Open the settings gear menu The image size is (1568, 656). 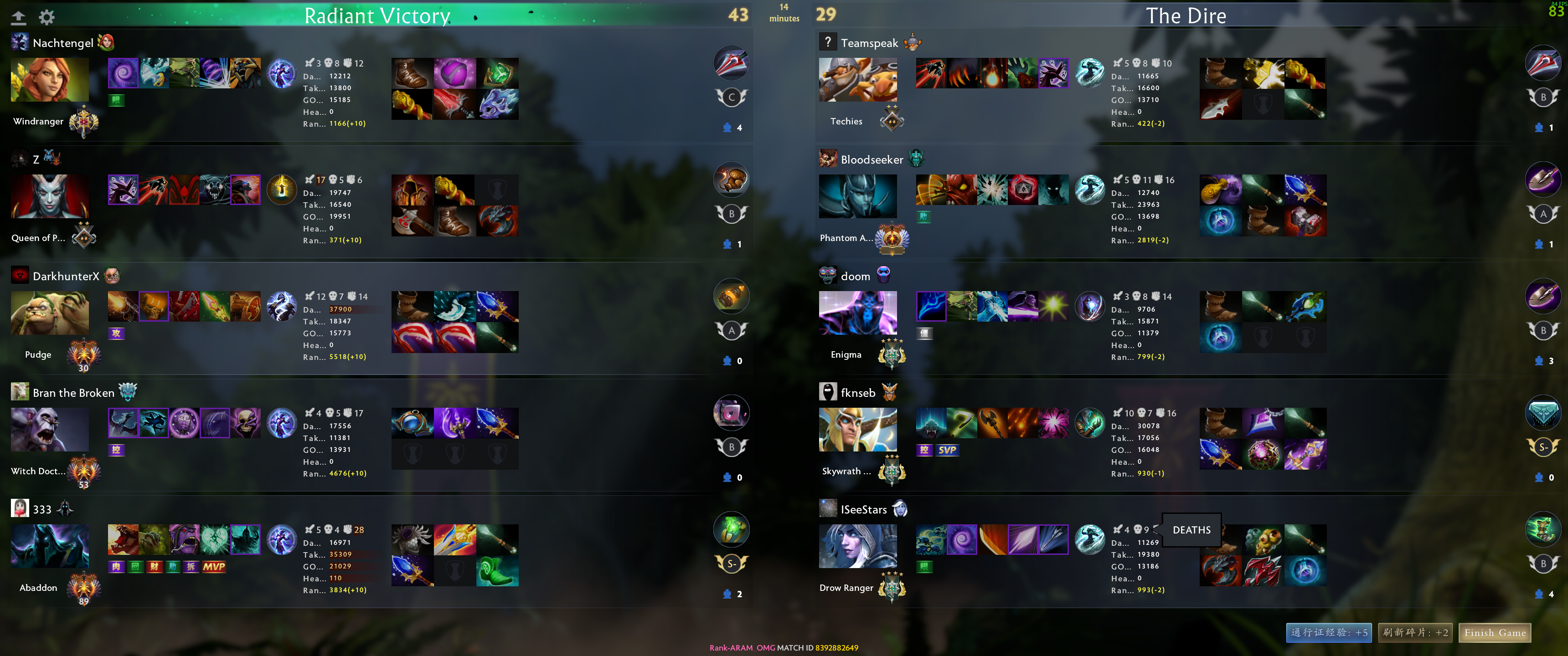[46, 17]
